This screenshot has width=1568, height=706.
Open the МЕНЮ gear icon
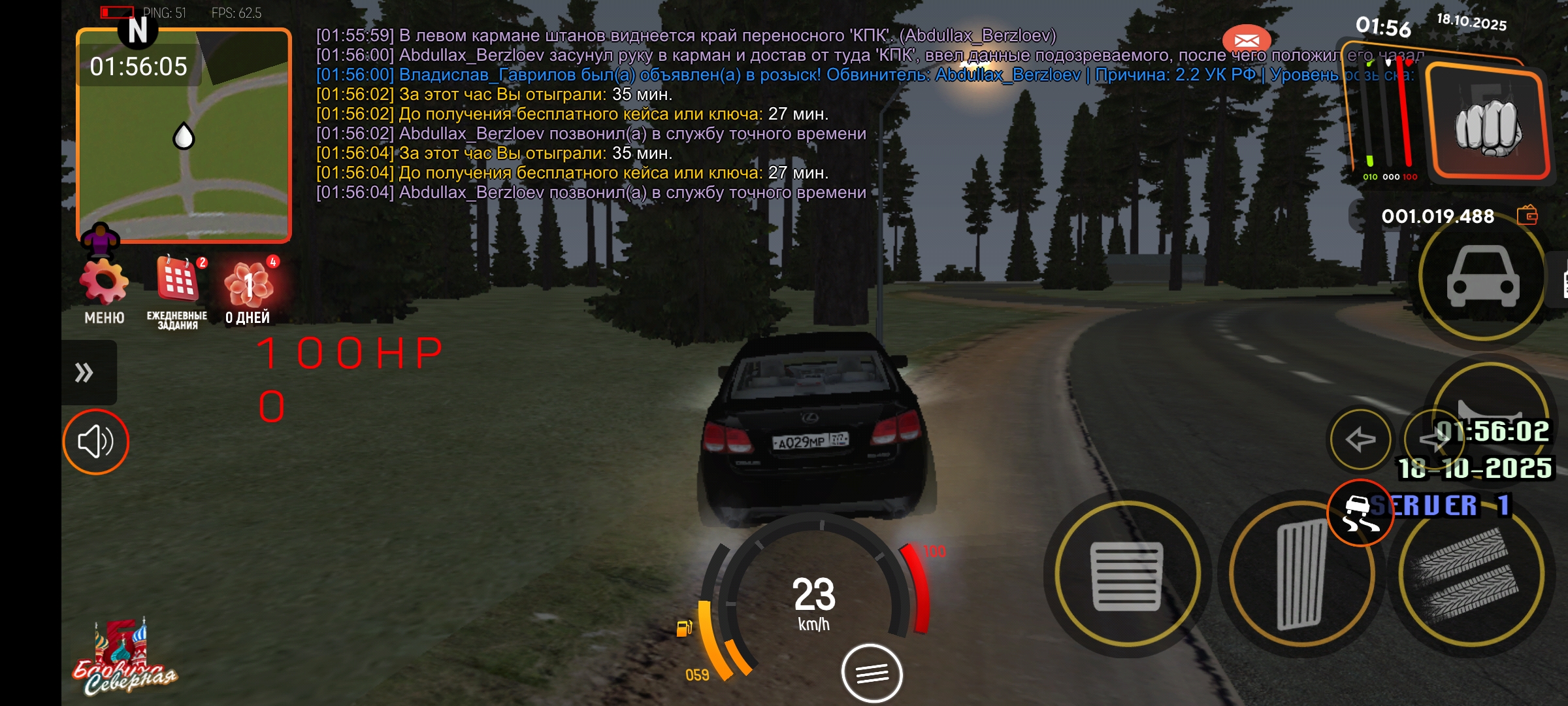tap(104, 284)
